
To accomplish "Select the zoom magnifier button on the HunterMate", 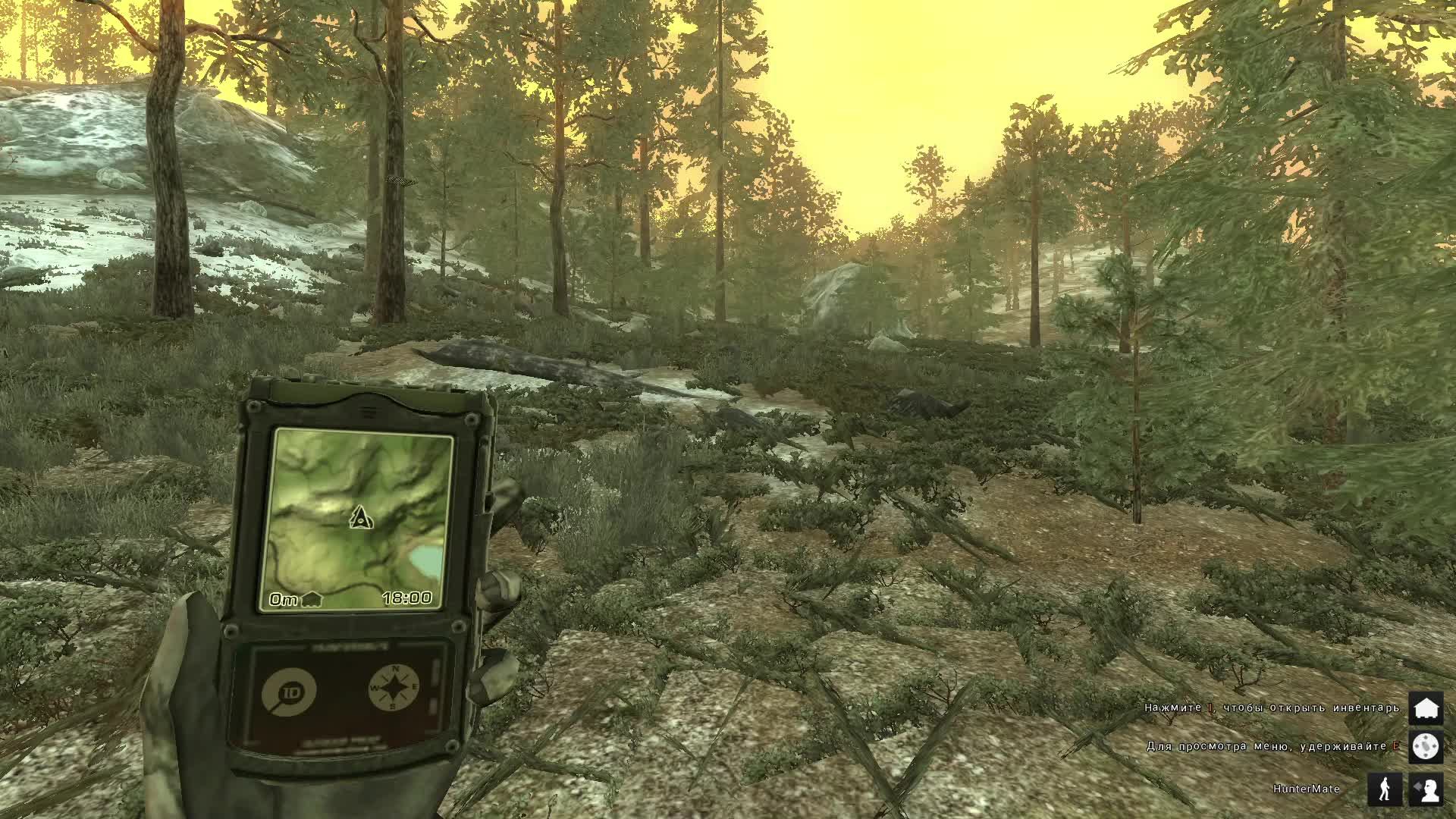I will (x=289, y=690).
